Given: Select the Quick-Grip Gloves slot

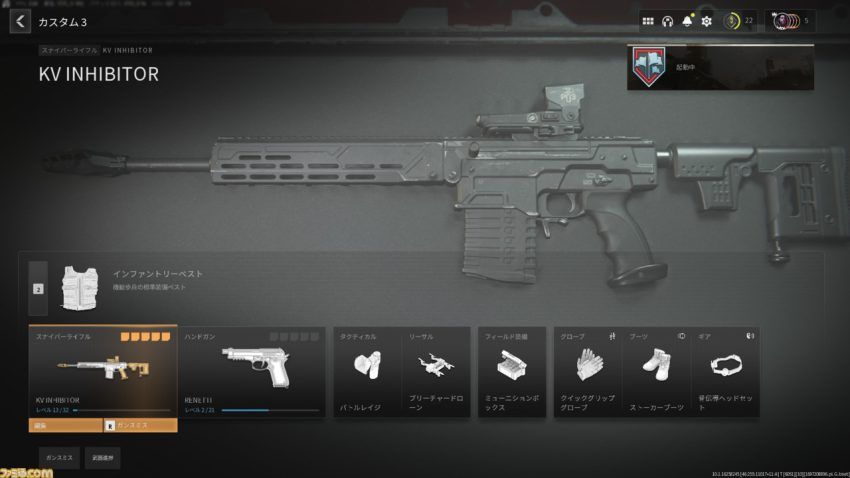Looking at the screenshot, I should click(587, 372).
